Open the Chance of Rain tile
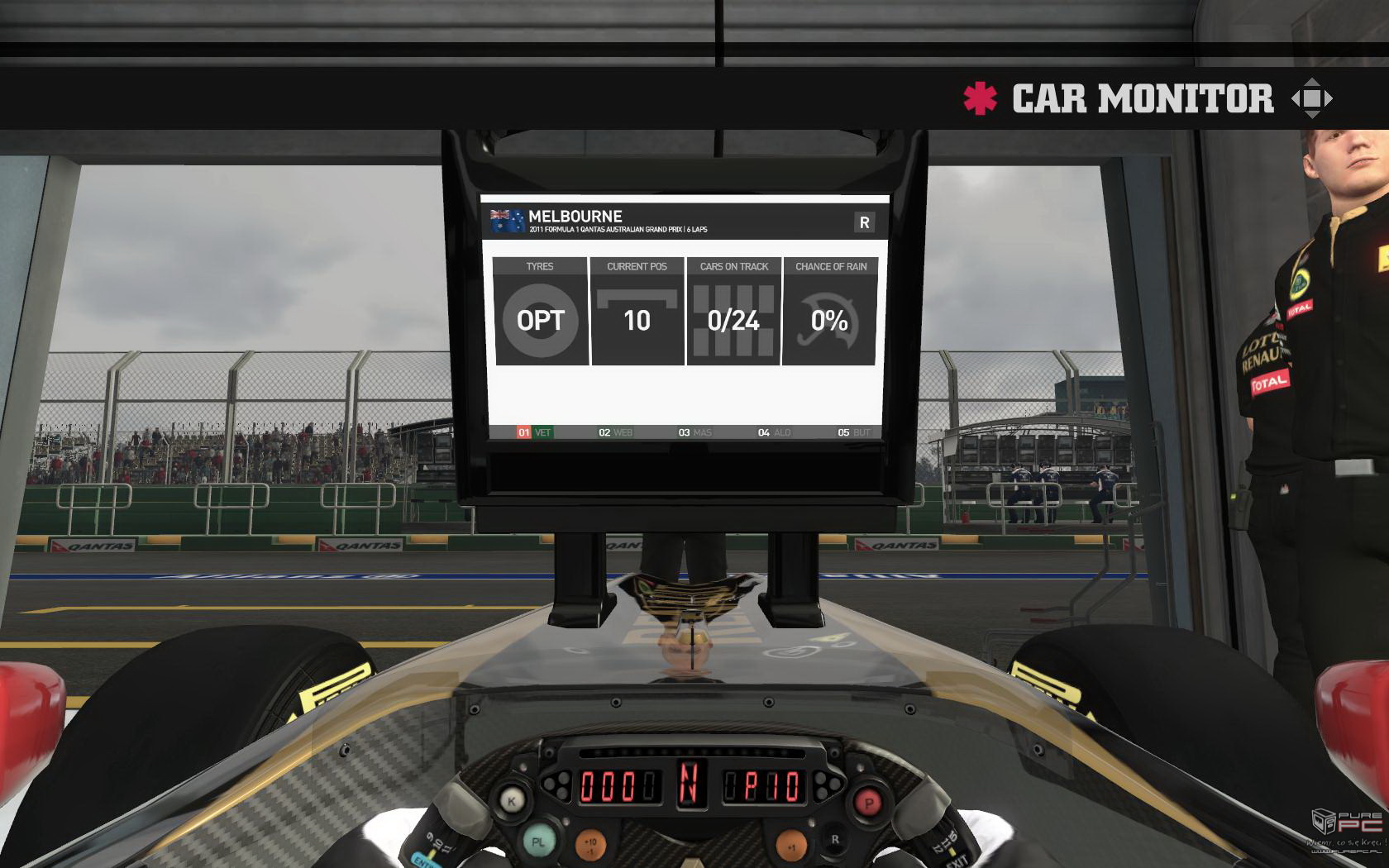Viewport: 1389px width, 868px height. (x=830, y=312)
